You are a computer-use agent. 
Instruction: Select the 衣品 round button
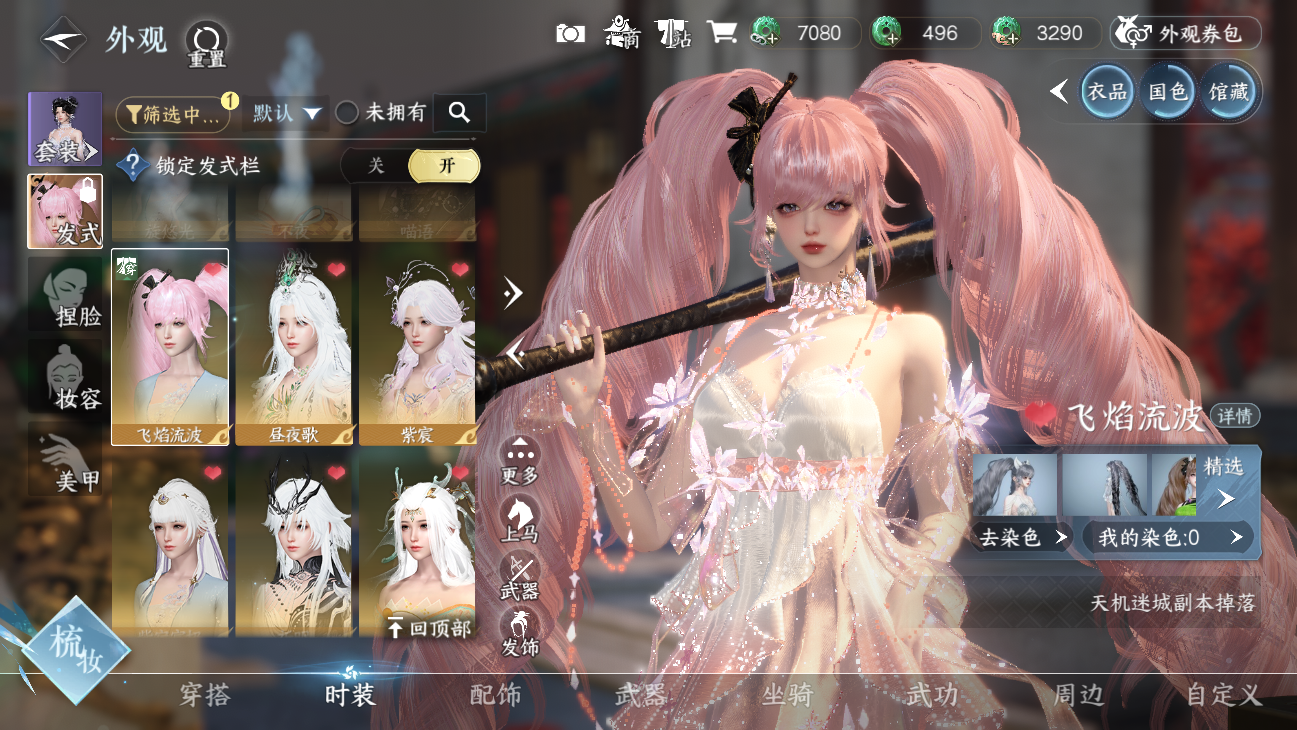point(1107,92)
